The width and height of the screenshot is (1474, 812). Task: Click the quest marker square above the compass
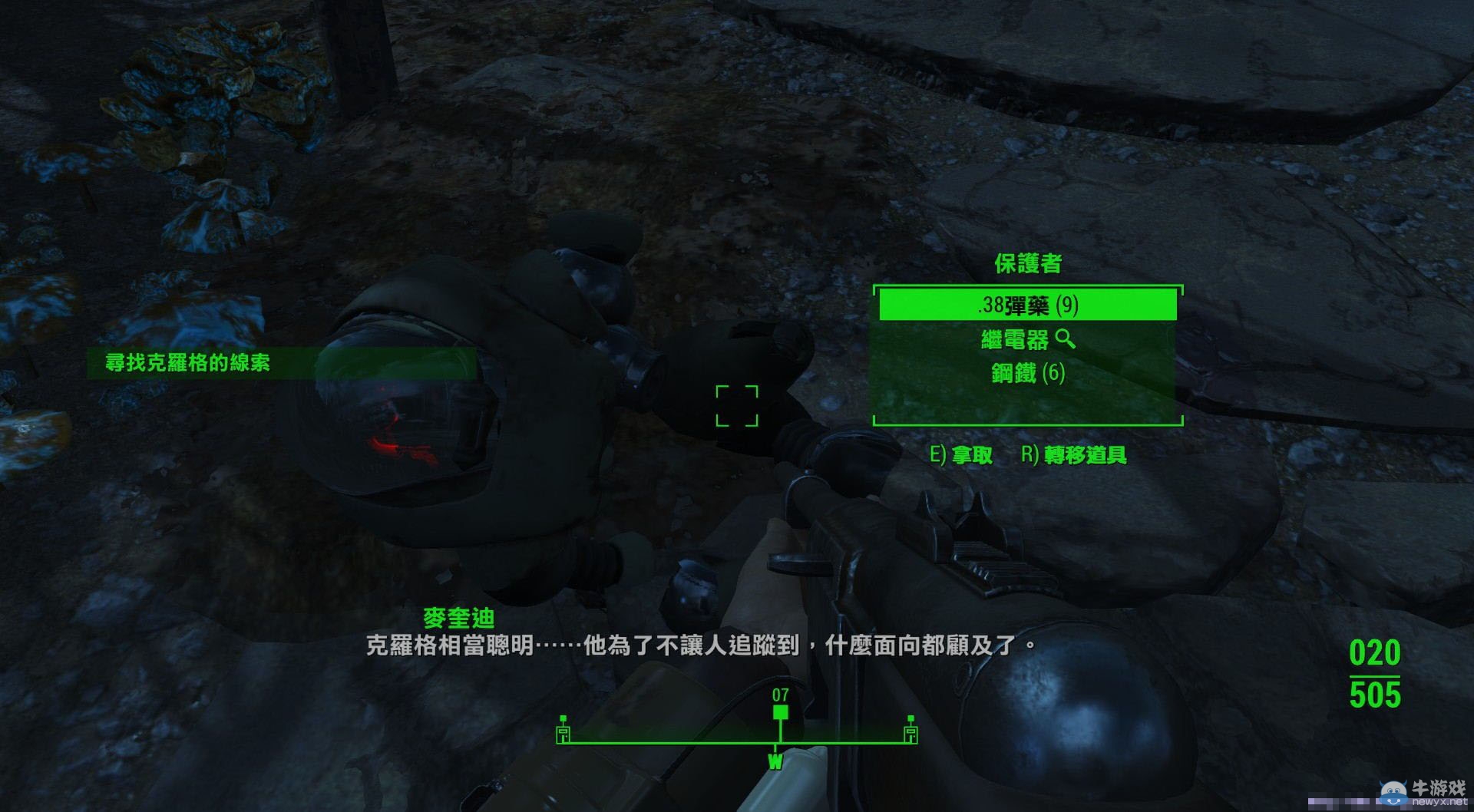[x=781, y=712]
